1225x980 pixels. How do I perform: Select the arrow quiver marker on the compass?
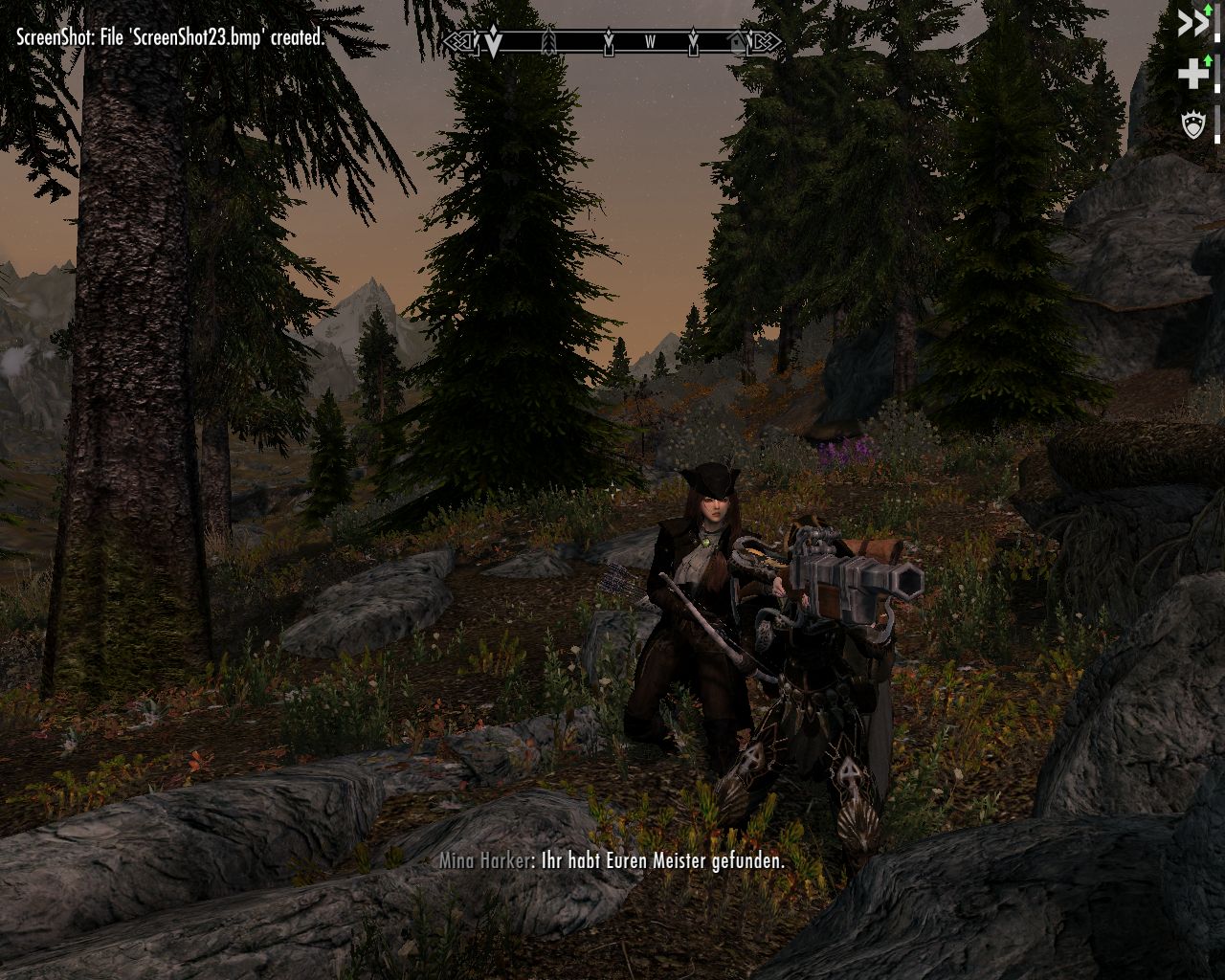(547, 42)
